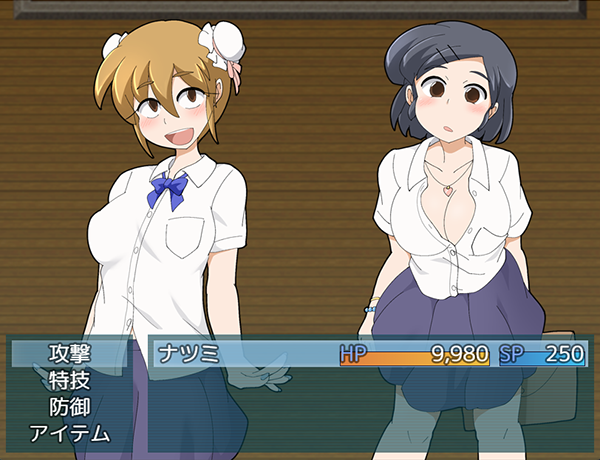Open the アイテム item menu

pyautogui.click(x=69, y=434)
